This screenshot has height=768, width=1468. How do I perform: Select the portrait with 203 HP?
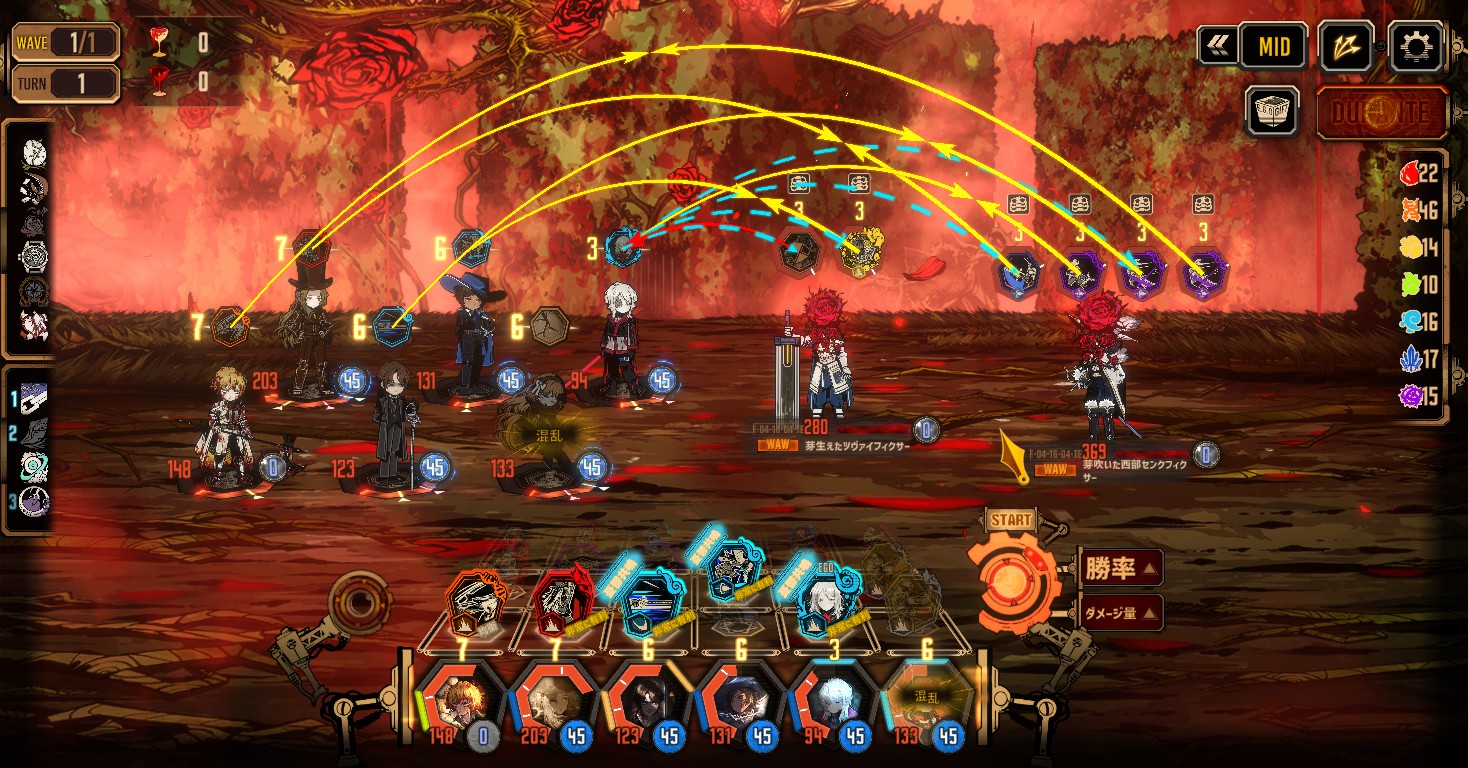[551, 701]
